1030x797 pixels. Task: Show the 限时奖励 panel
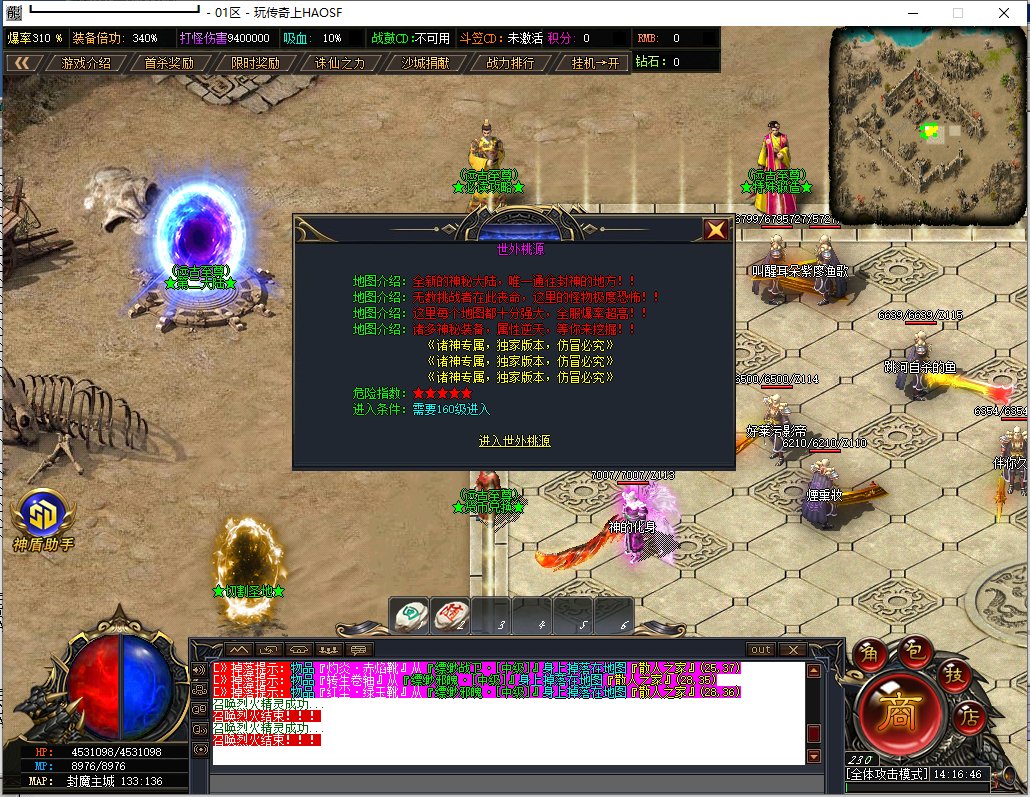coord(254,62)
